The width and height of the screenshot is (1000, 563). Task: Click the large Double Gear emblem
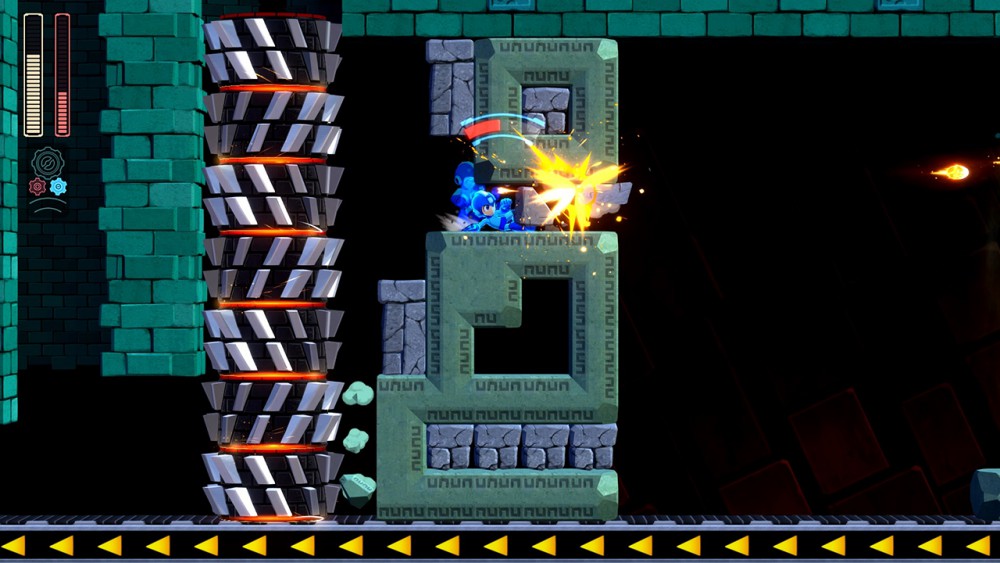(48, 162)
